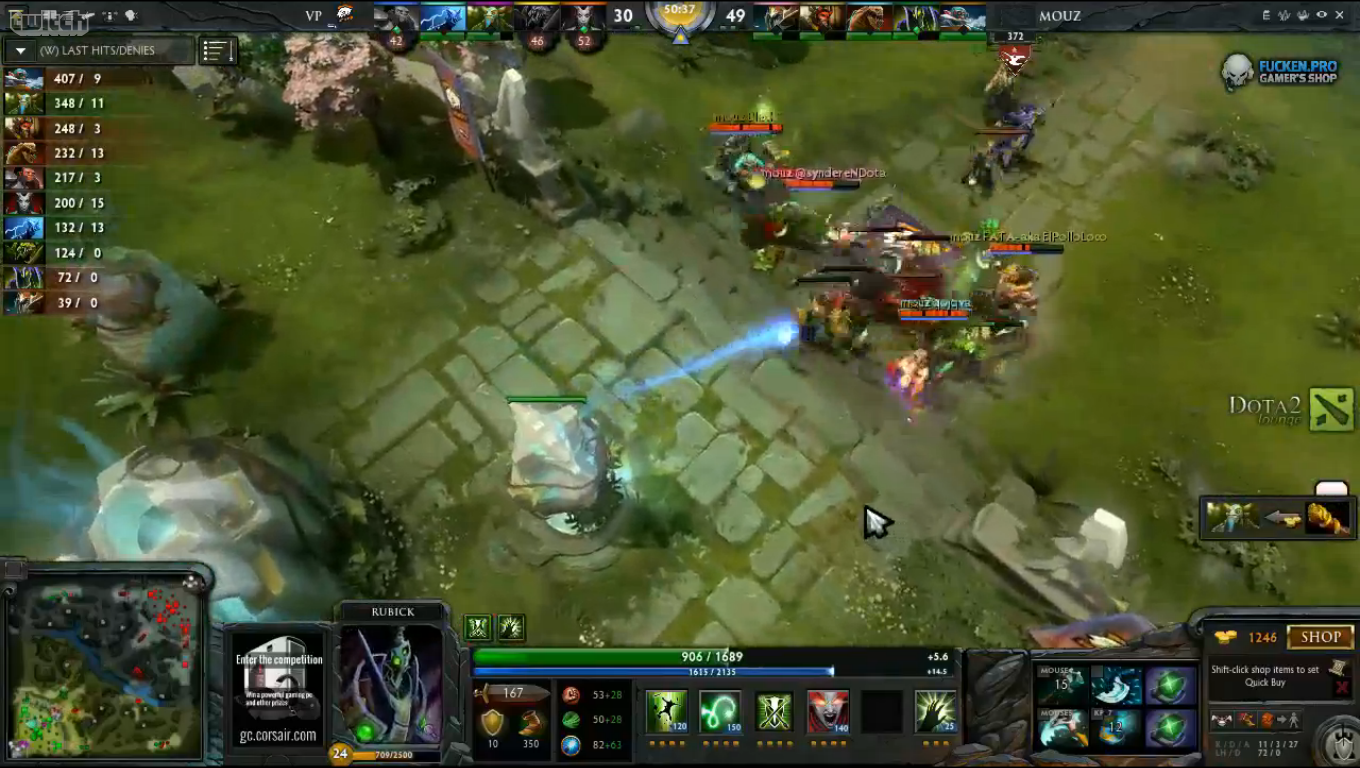Activate Rubick's Telekinesis ability
Viewport: 1360px width, 768px height.
pyautogui.click(x=665, y=711)
